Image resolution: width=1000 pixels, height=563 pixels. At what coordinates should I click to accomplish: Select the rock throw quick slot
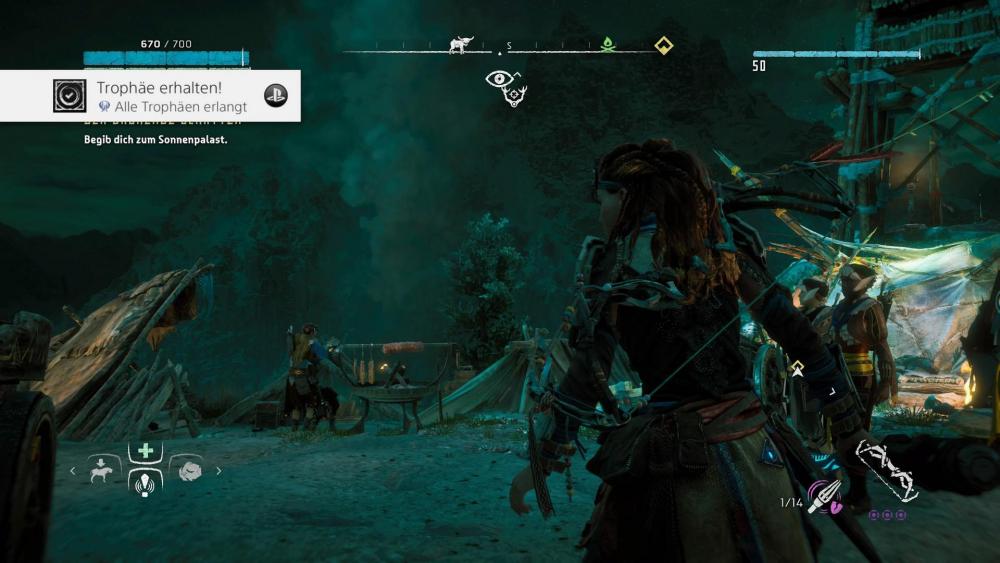pyautogui.click(x=188, y=470)
